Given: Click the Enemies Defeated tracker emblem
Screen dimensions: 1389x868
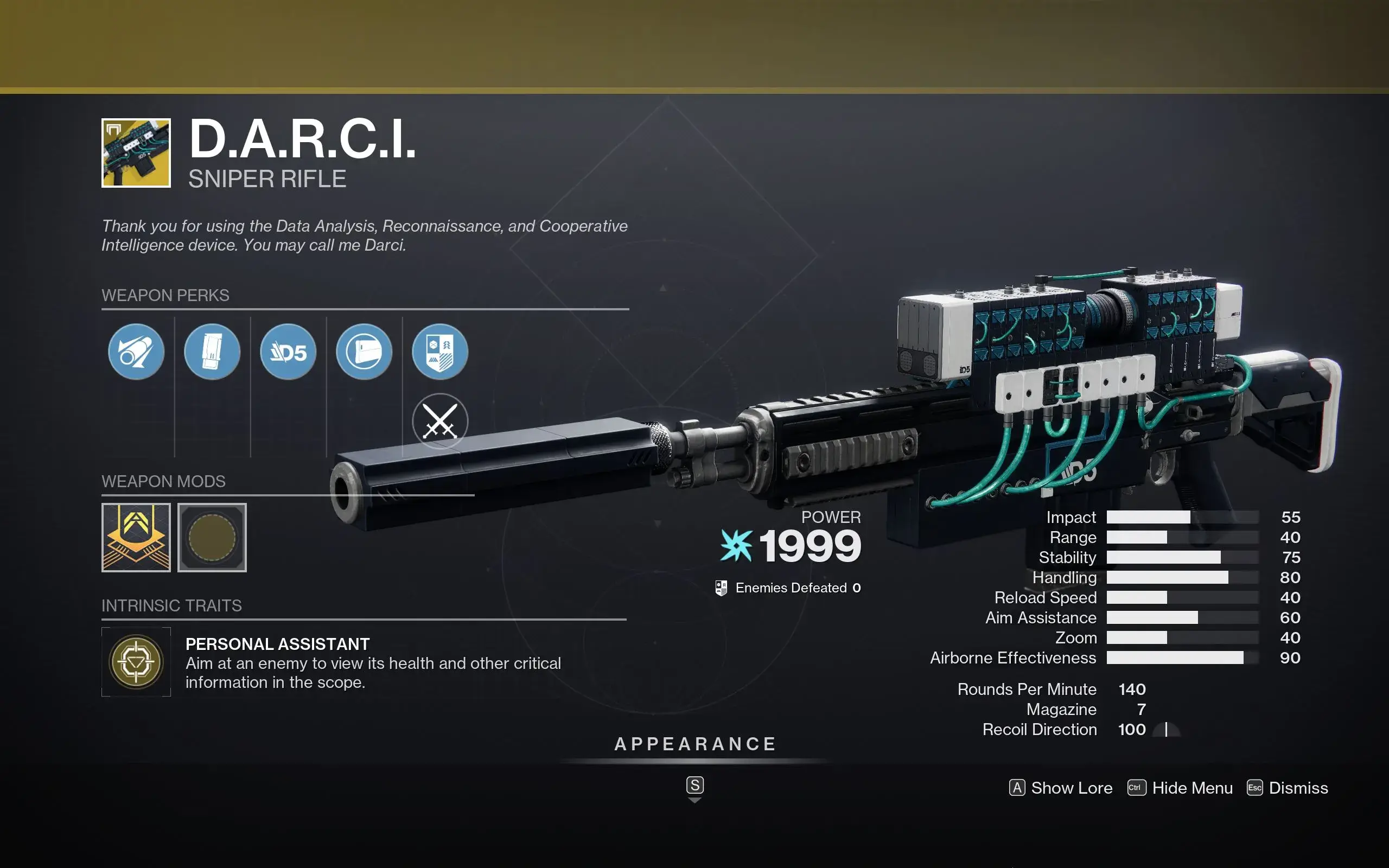Looking at the screenshot, I should pos(723,588).
